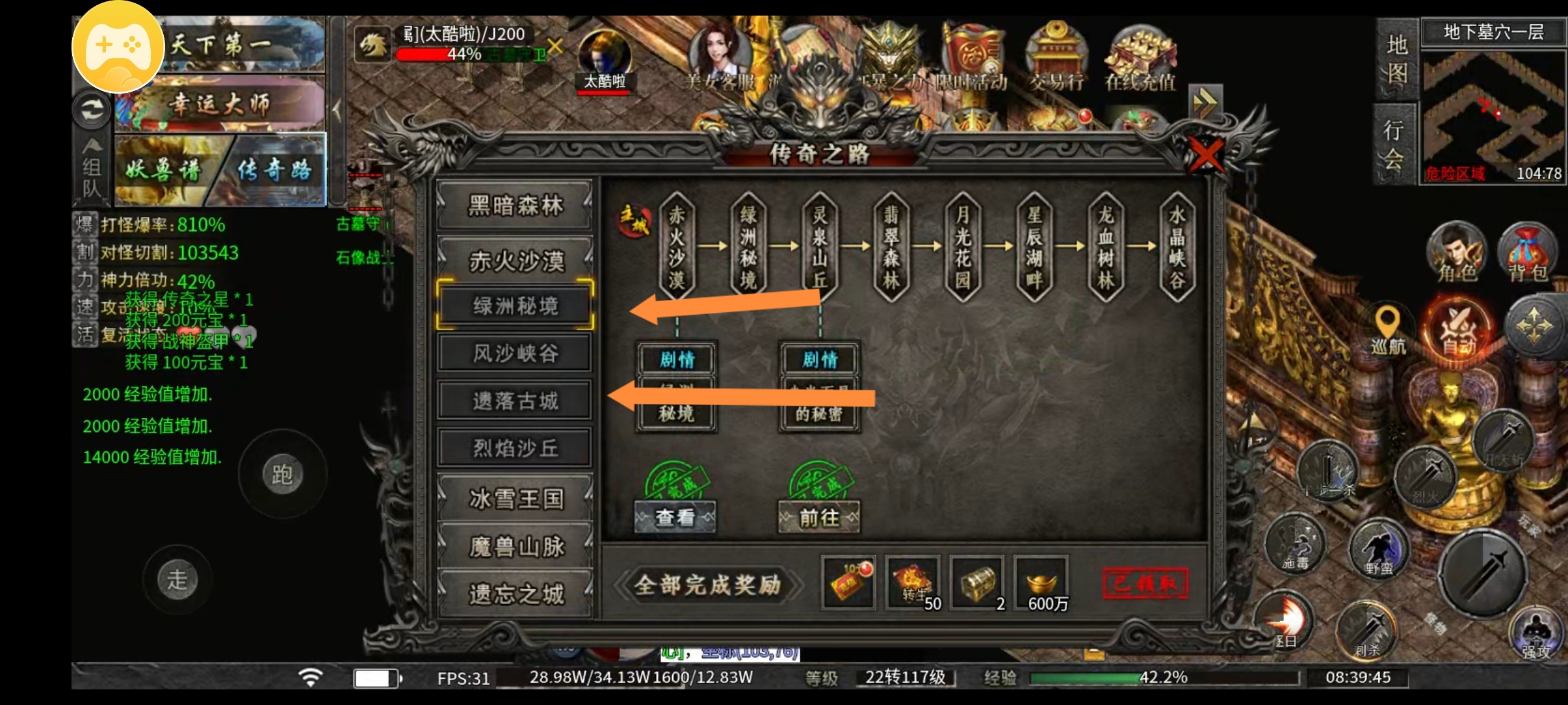The height and width of the screenshot is (705, 1568).
Task: Select 黑暗森林 in the area list
Action: (x=515, y=206)
